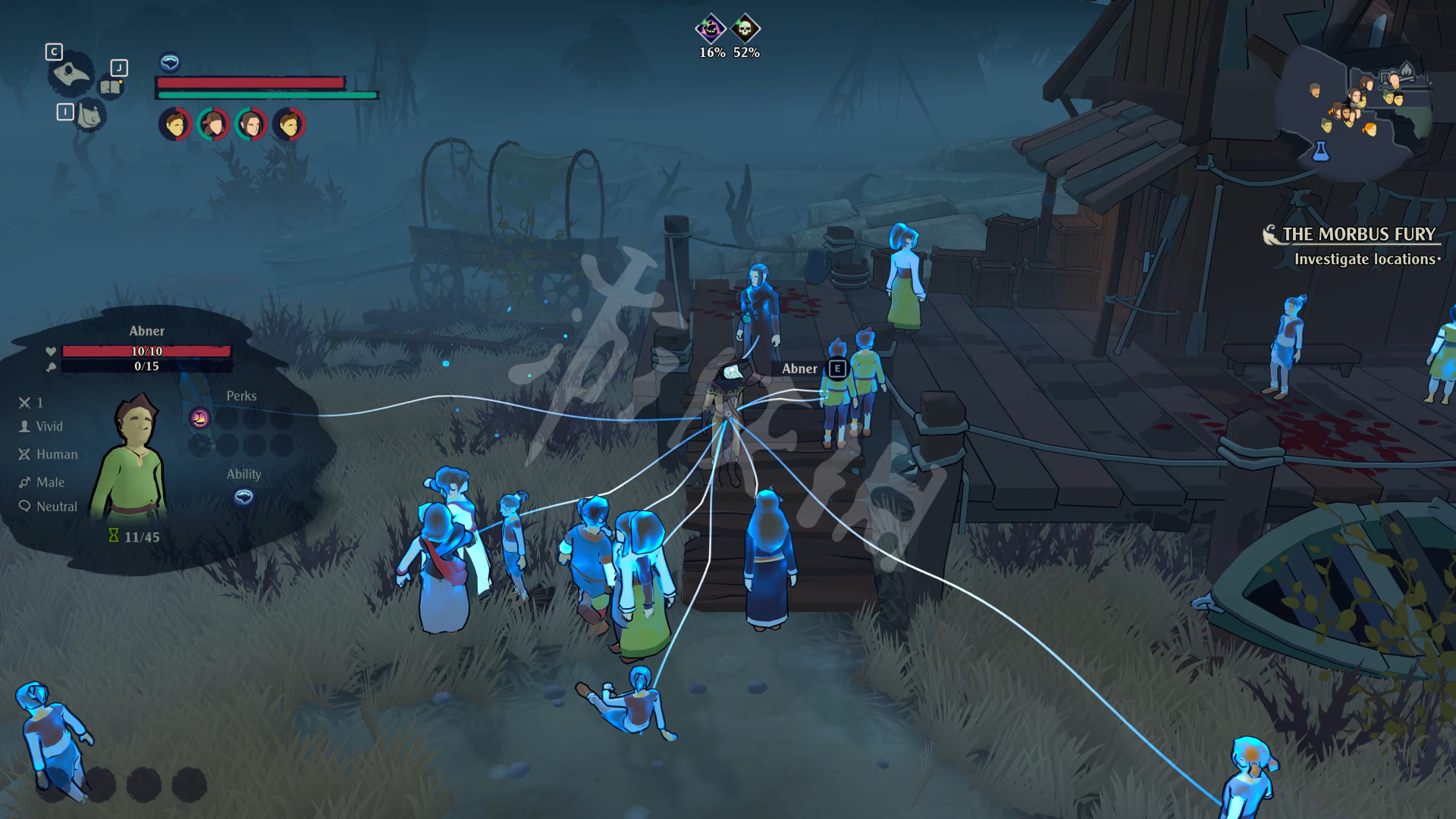Click Abner's brain ability icon in panel

243,497
